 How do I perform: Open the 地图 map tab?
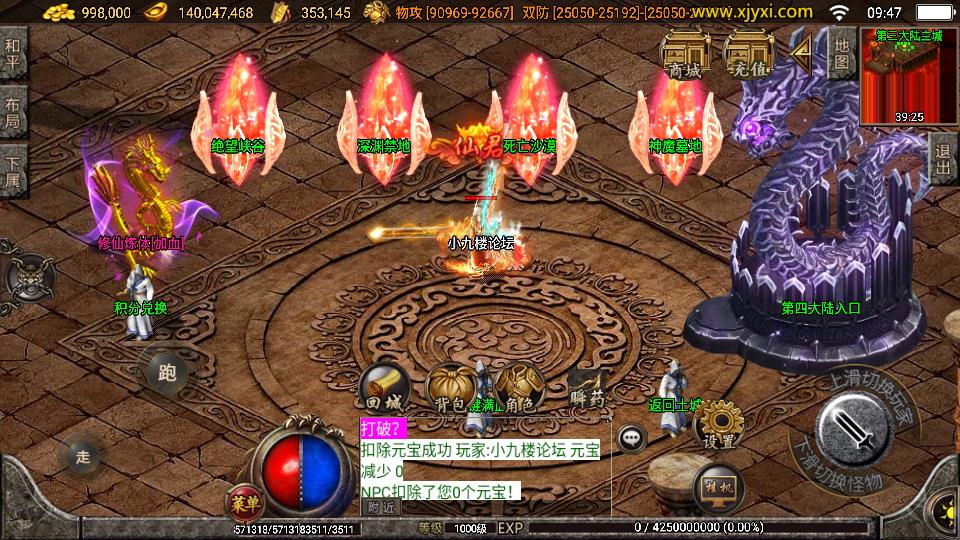pyautogui.click(x=841, y=51)
